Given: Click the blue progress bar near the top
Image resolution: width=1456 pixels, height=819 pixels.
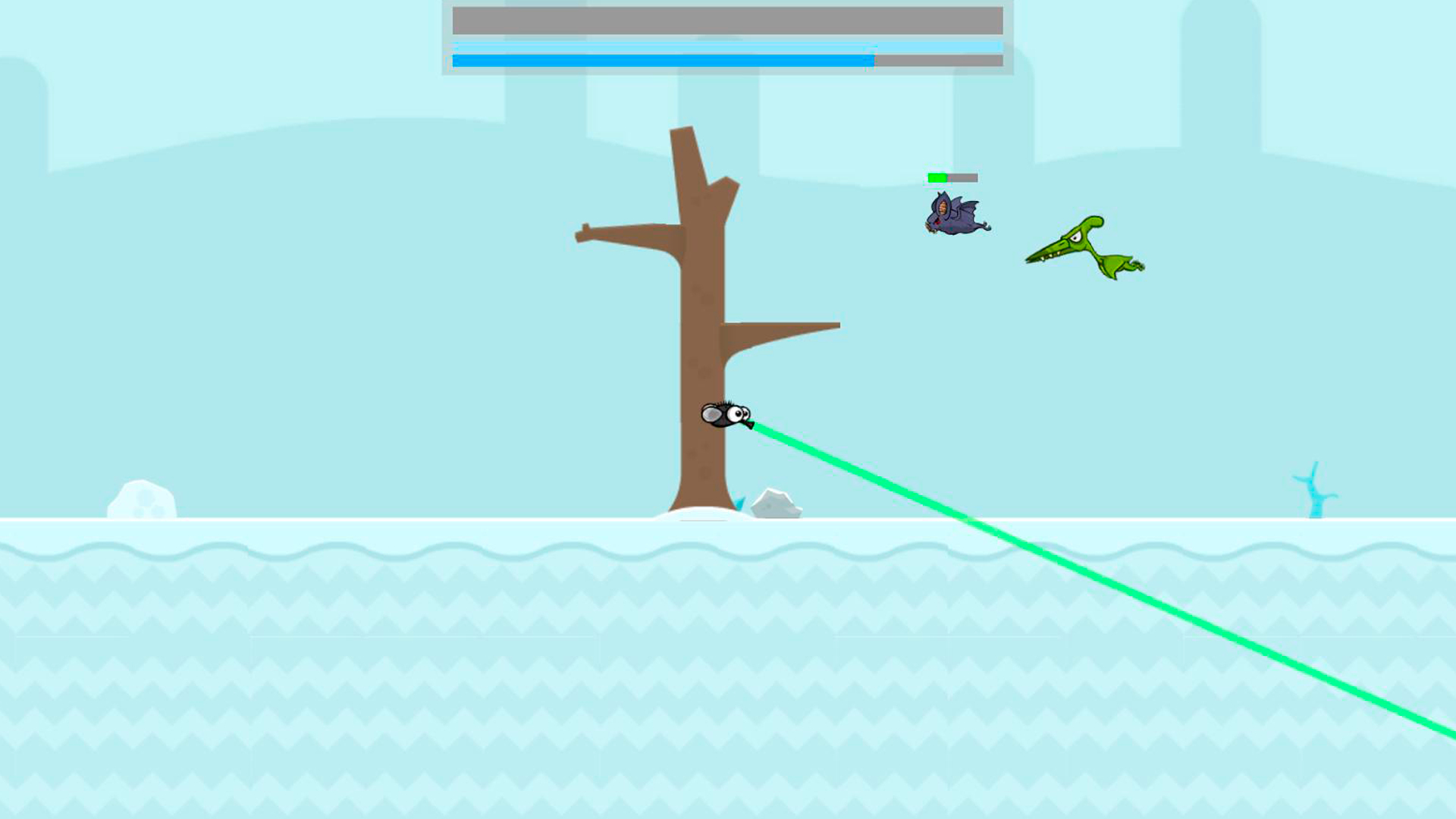Looking at the screenshot, I should [x=660, y=58].
